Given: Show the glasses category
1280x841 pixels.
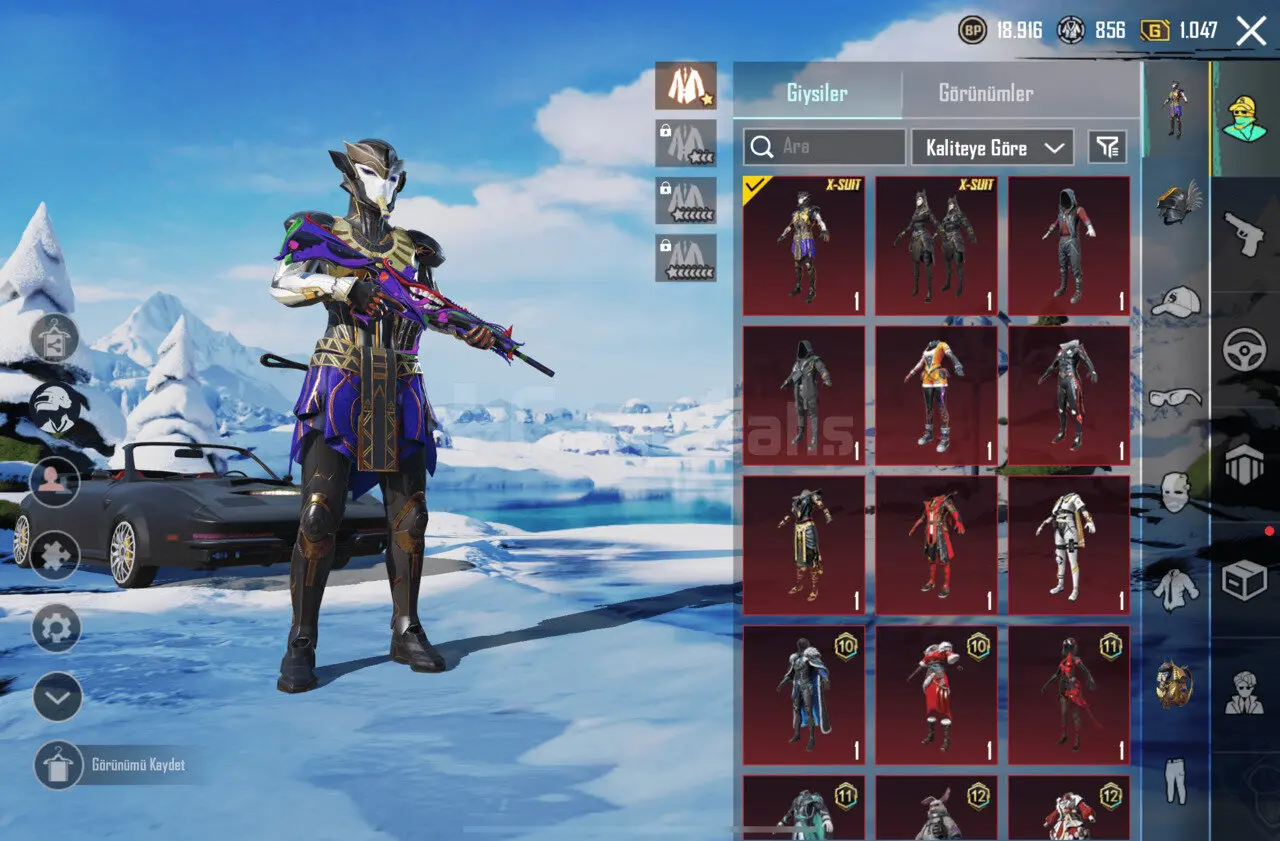Looking at the screenshot, I should coord(1176,398).
